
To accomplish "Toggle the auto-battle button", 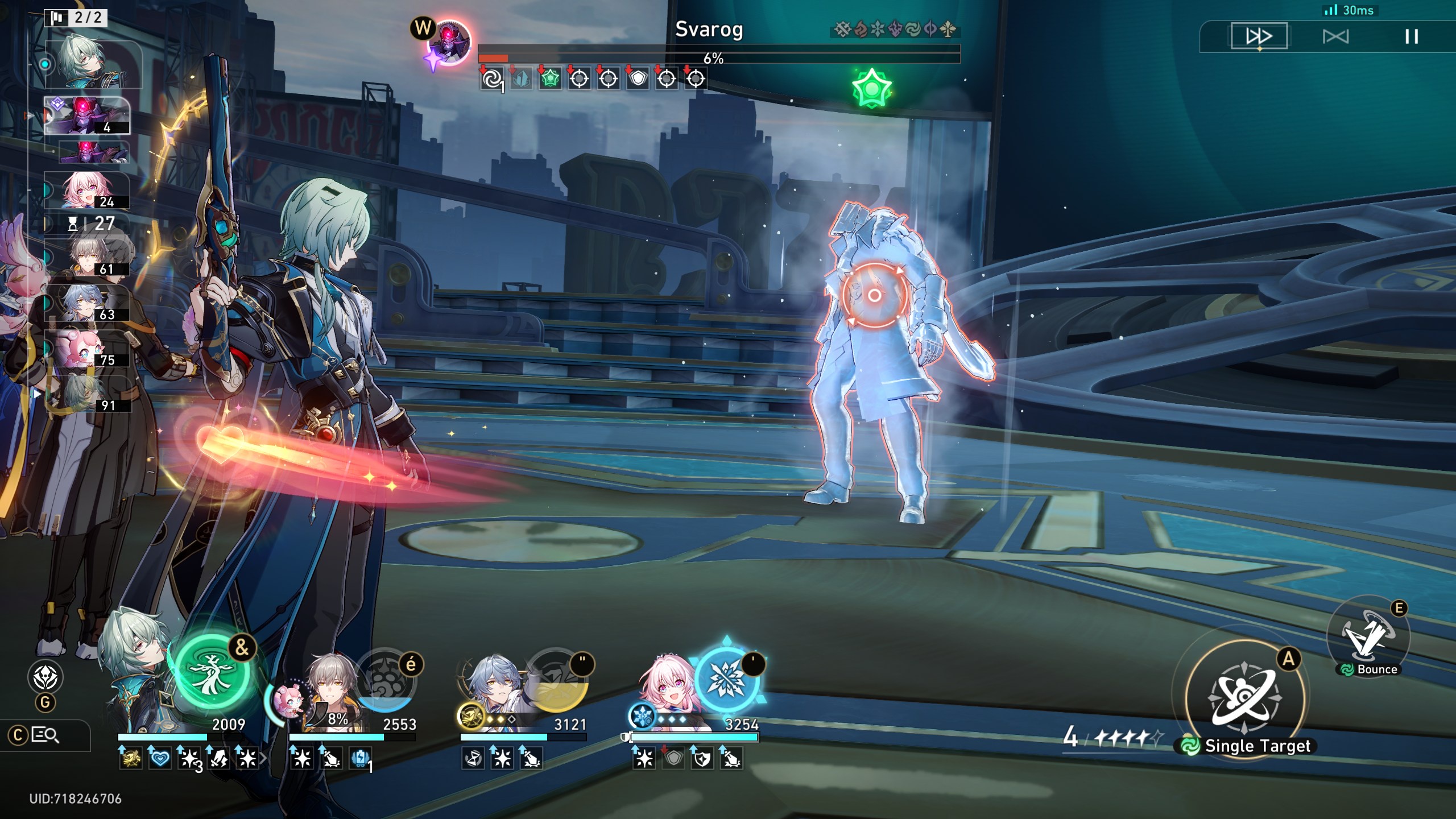I will pos(1335,37).
